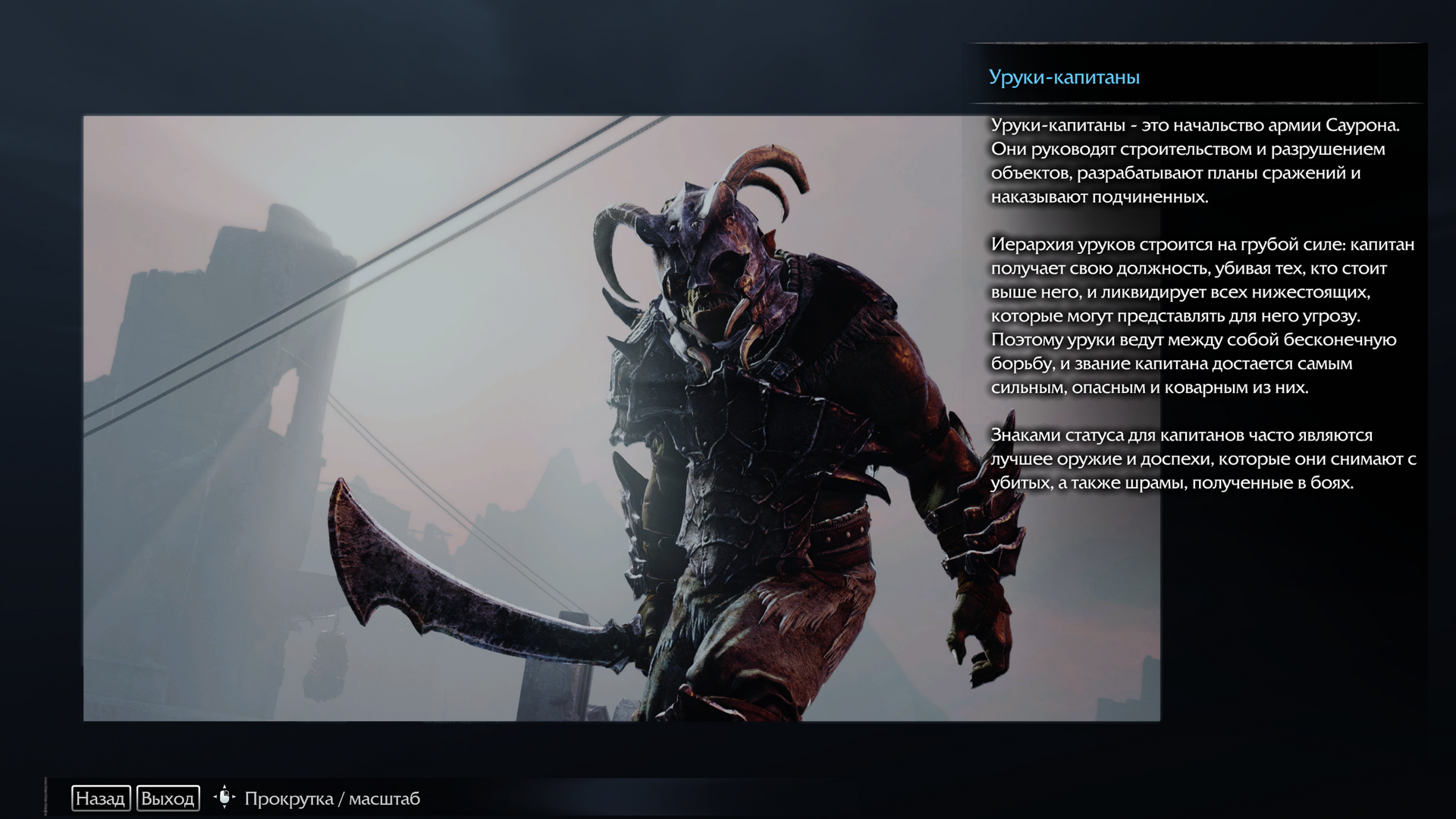Screen dimensions: 1456x819
Task: Click the Назад (Back) button
Action: (101, 799)
